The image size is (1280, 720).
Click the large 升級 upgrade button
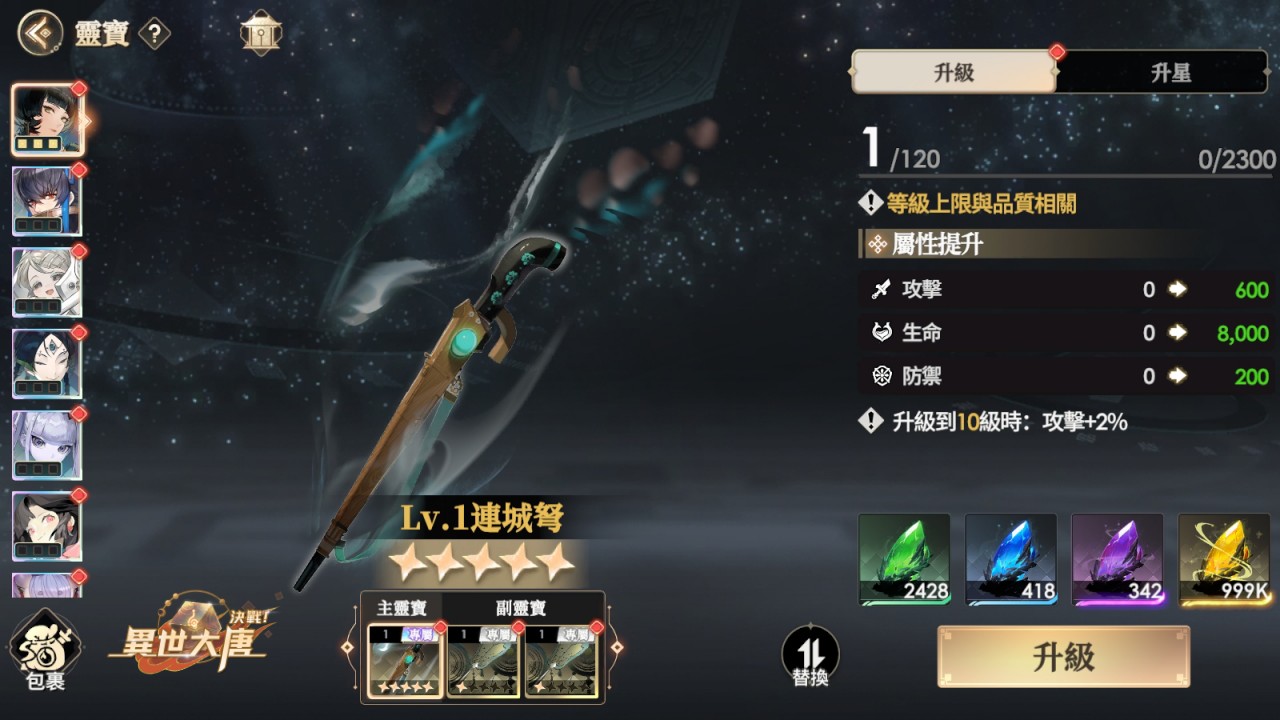1063,657
